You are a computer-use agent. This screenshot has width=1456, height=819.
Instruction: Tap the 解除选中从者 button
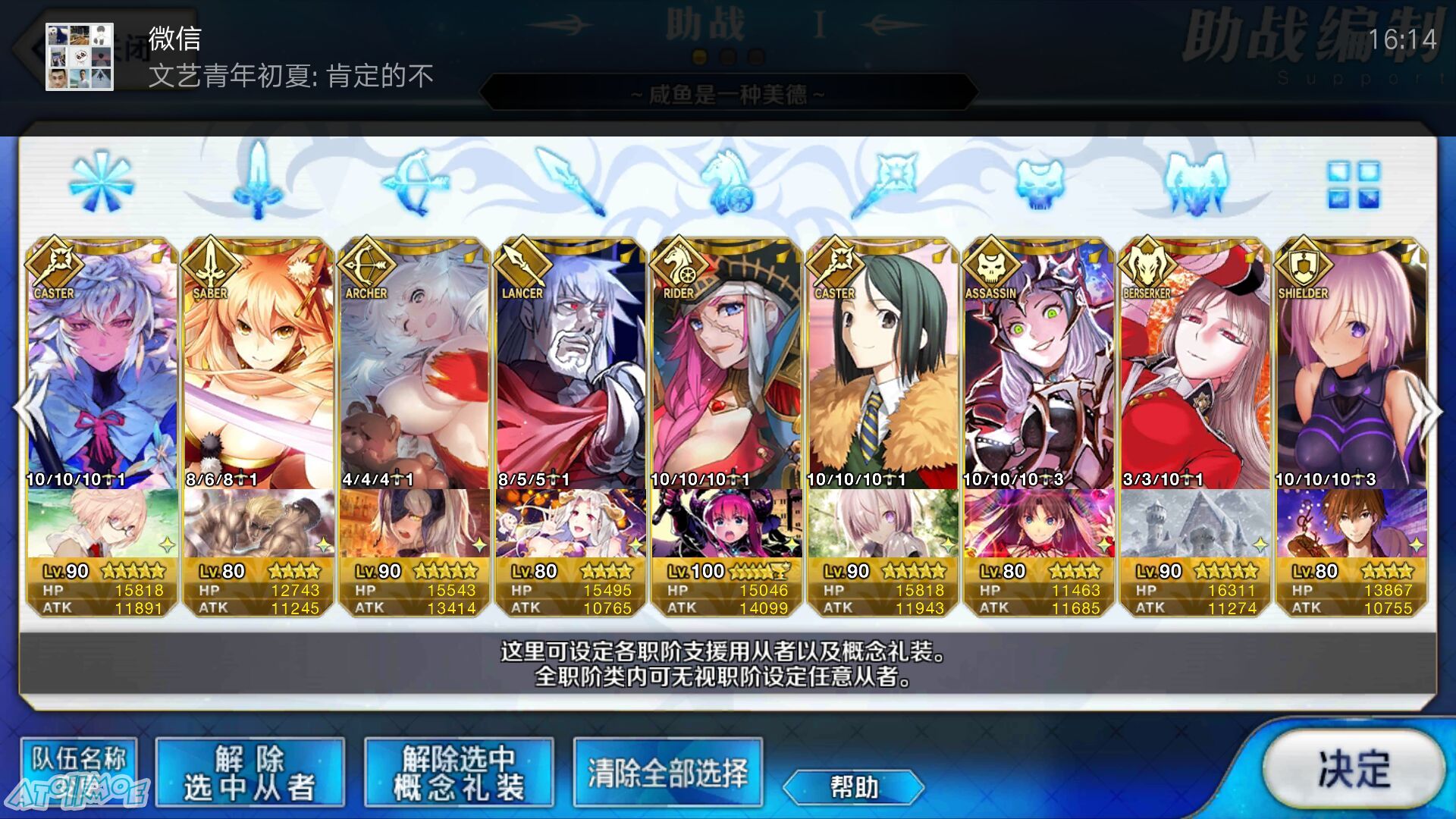[249, 773]
